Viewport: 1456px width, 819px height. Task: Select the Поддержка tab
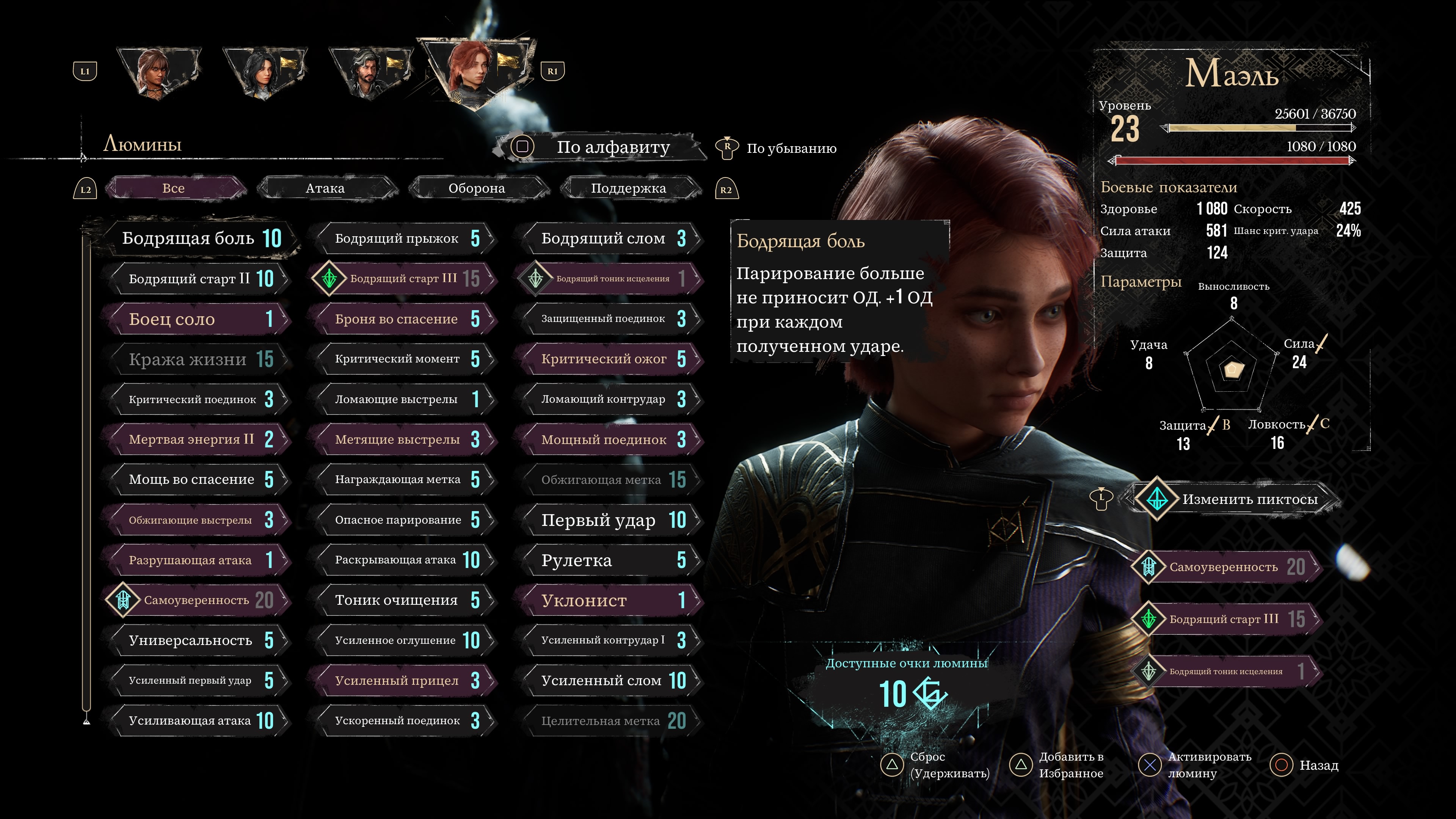[x=628, y=188]
